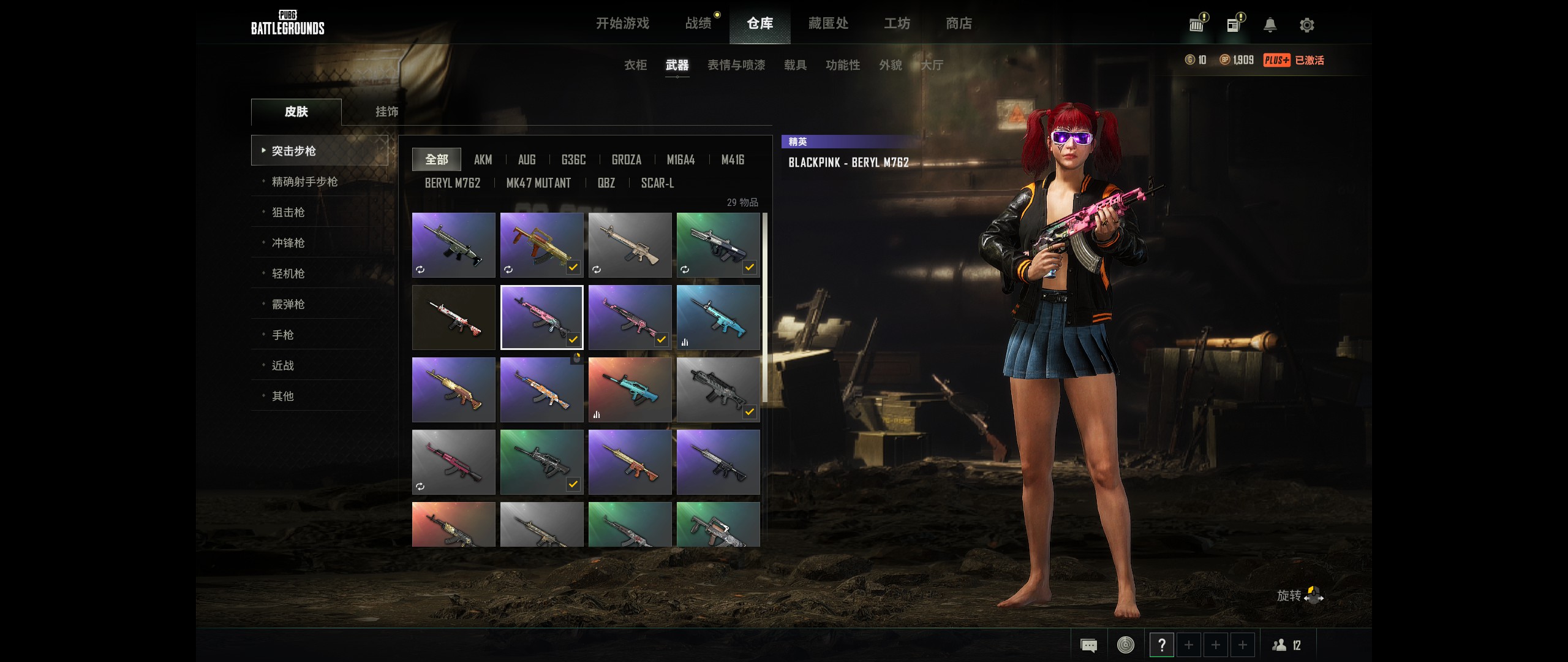1568x662 pixels.
Task: Filter skins by BERYL M762
Action: 452,183
